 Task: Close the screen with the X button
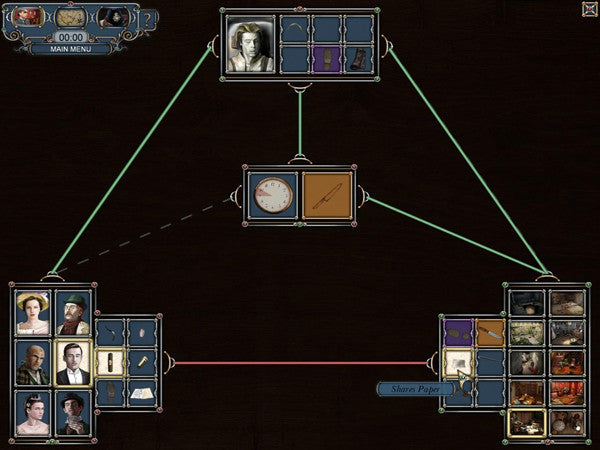[588, 8]
